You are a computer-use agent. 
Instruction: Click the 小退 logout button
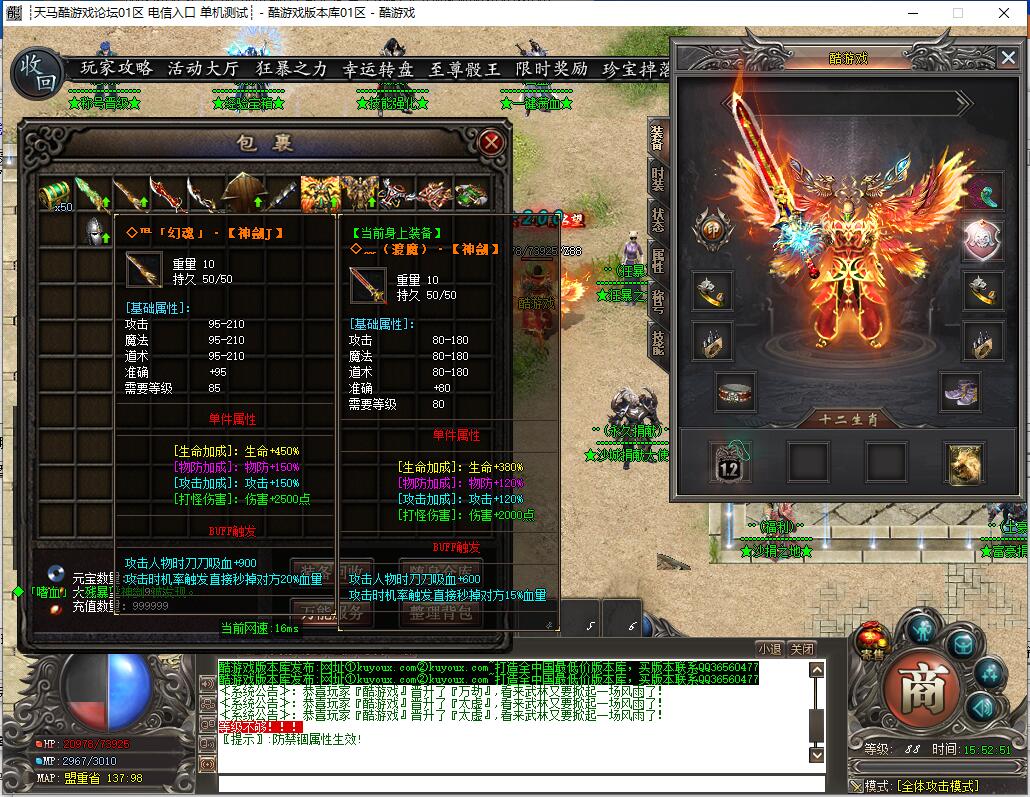click(x=769, y=649)
